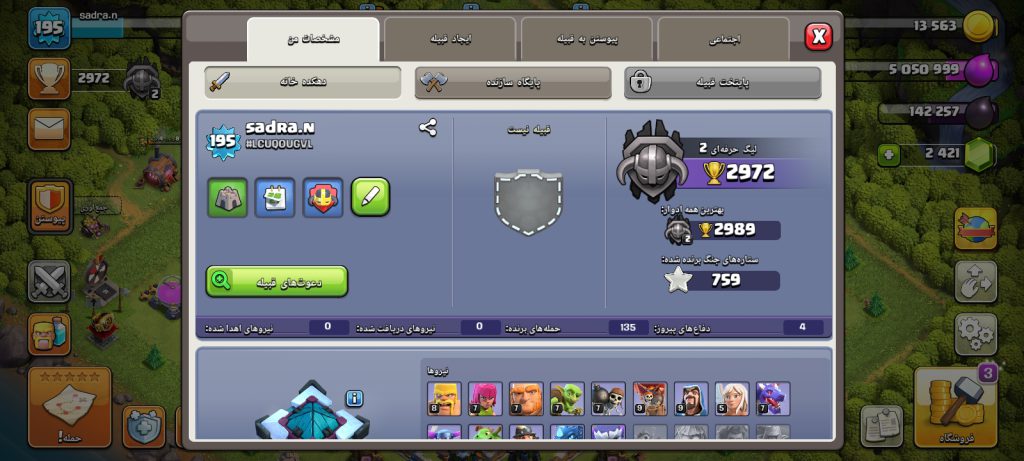This screenshot has height=461, width=1024.
Task: Click the green stone castle label icon
Action: tap(227, 197)
